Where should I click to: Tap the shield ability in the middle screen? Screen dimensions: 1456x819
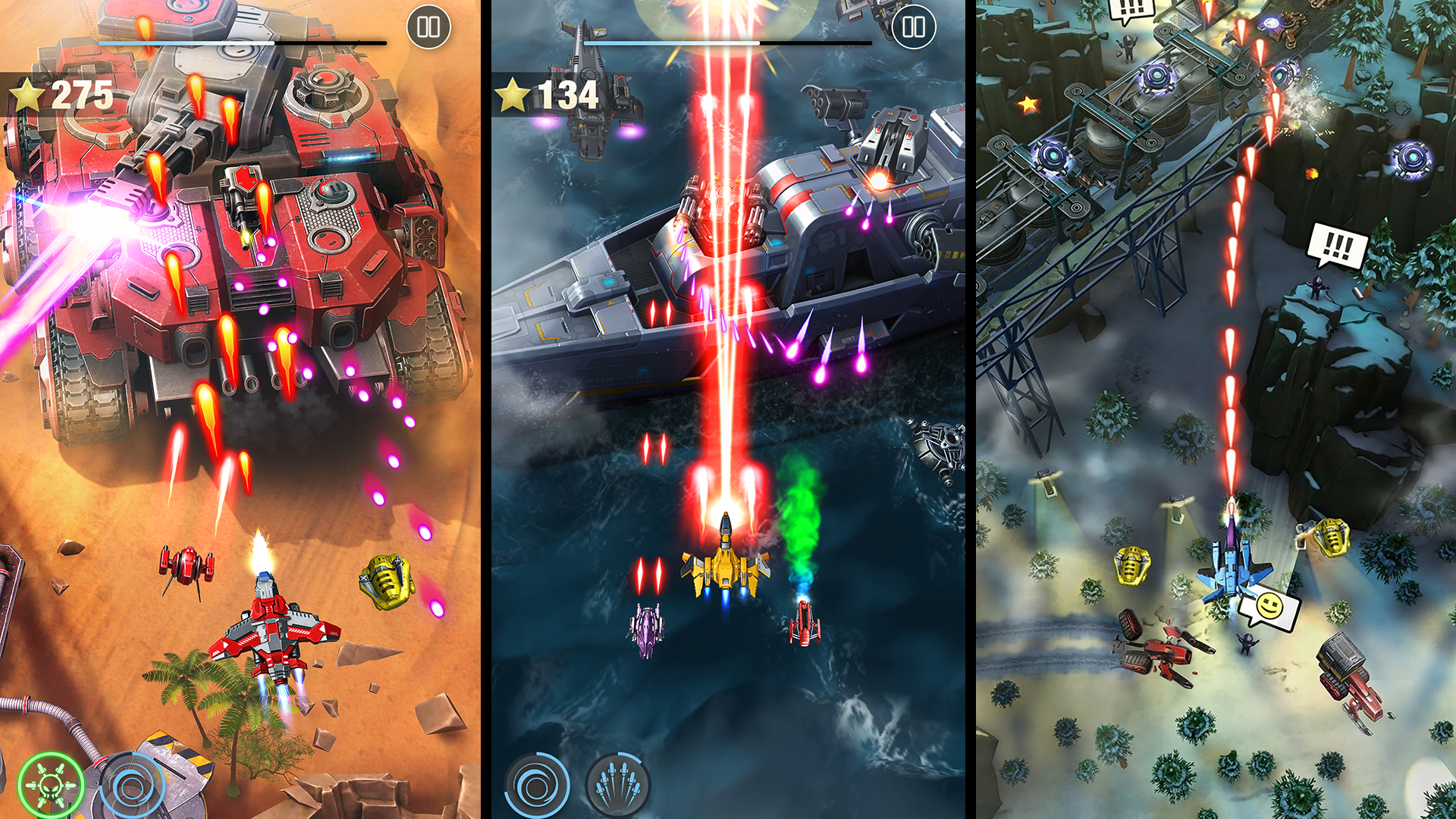(x=535, y=785)
